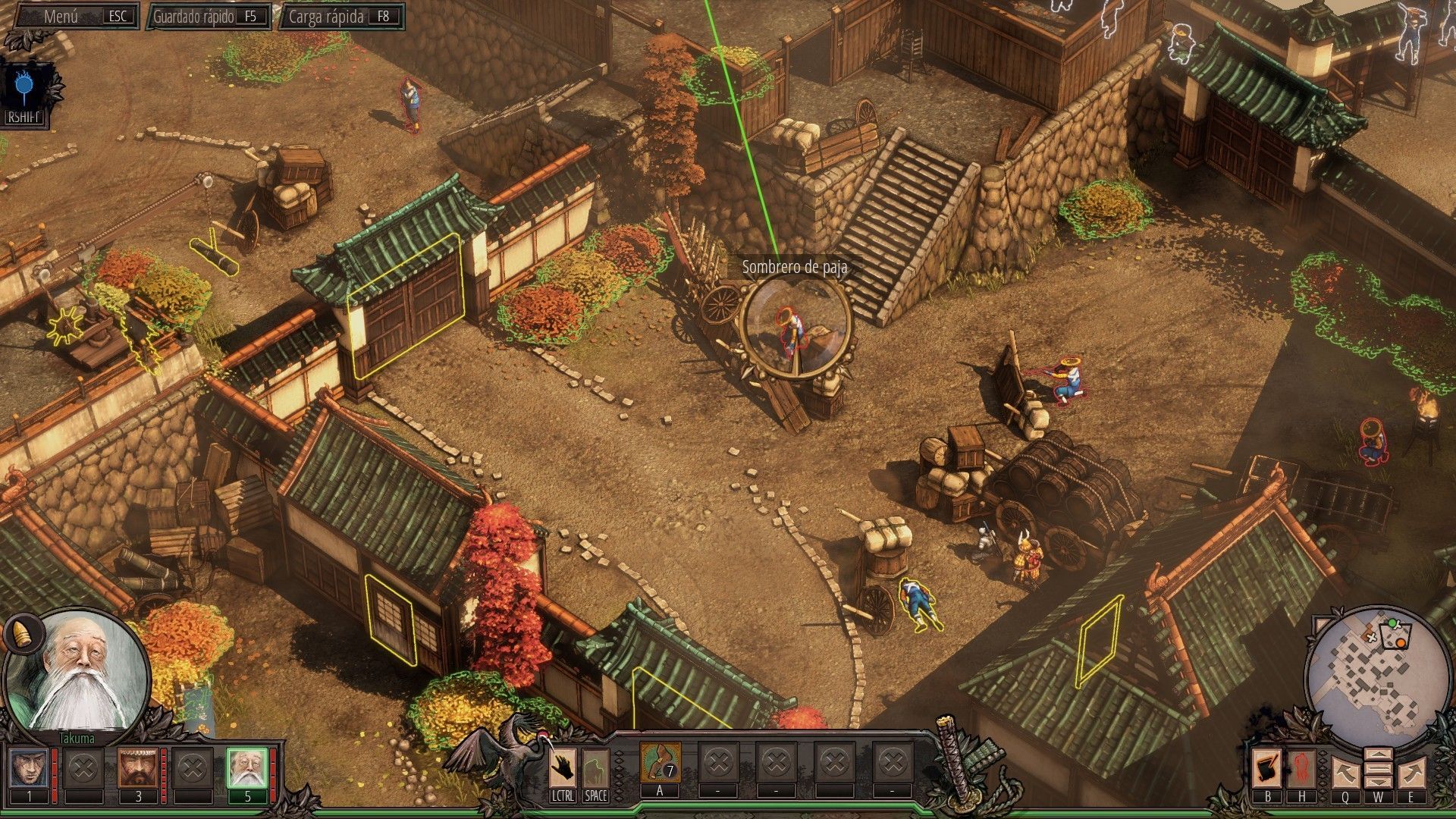
Task: Rotate camera left with the arrow button
Action: 1345,773
